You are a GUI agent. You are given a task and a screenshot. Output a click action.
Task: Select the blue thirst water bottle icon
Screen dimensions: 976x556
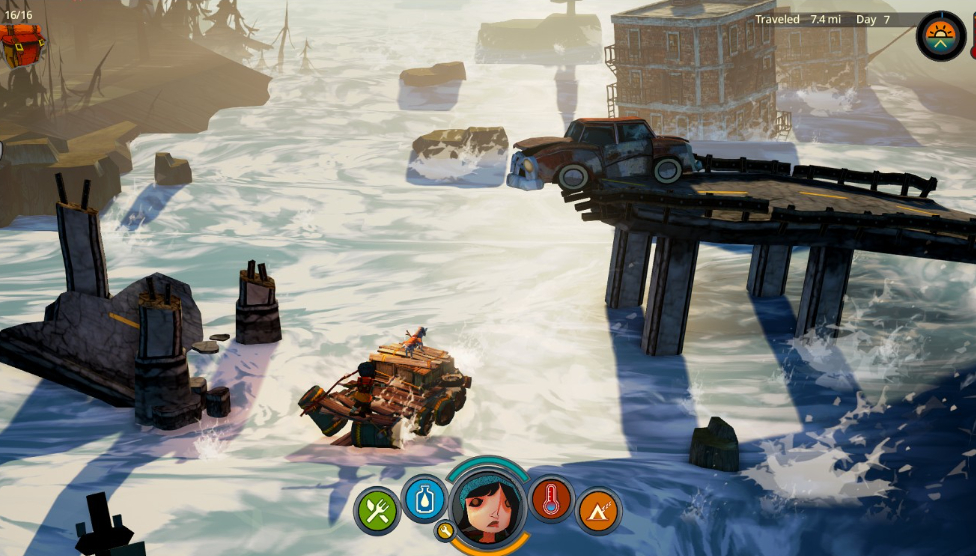click(x=425, y=498)
